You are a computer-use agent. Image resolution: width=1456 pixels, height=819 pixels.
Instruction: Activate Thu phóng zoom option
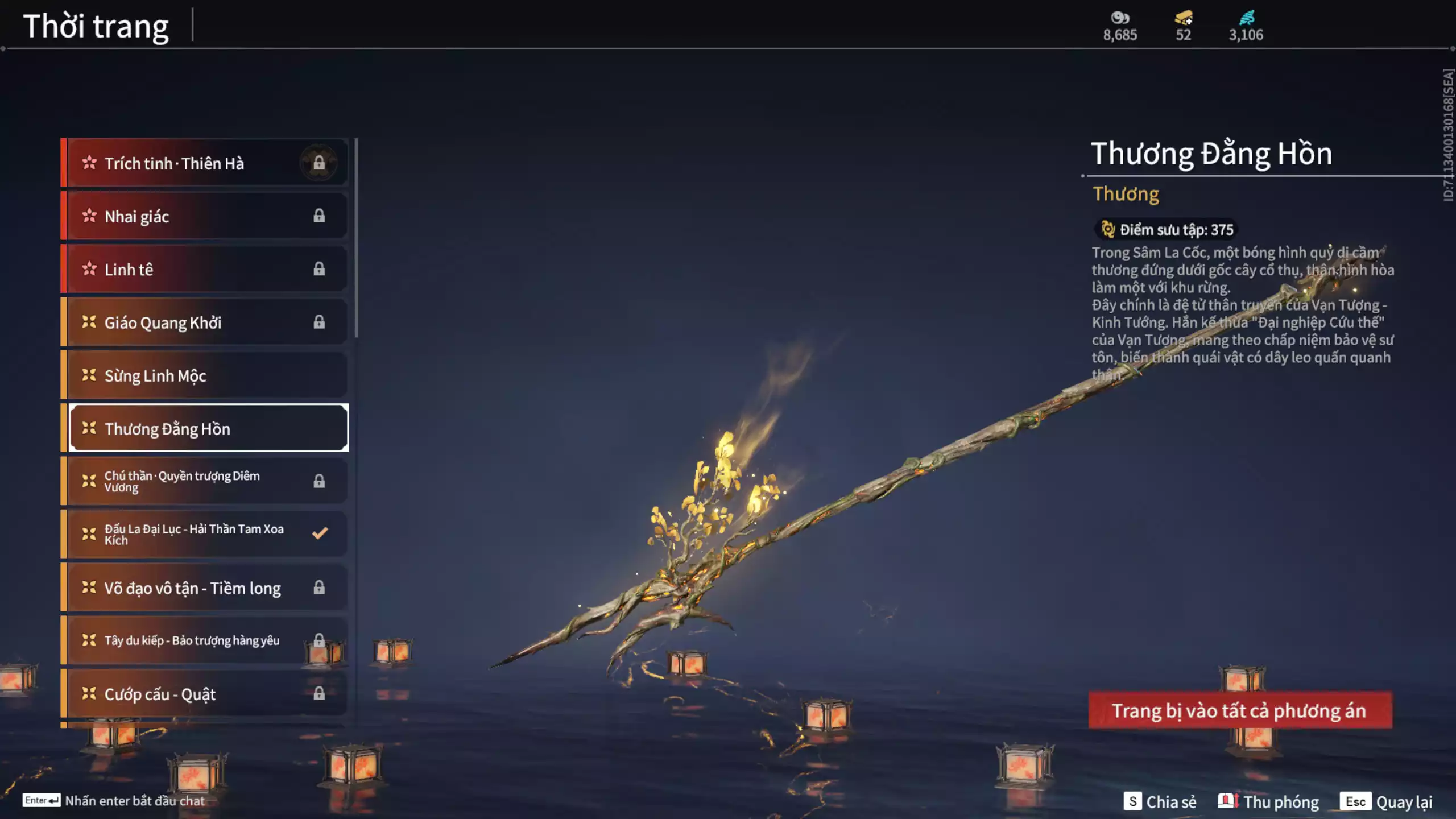1269,802
